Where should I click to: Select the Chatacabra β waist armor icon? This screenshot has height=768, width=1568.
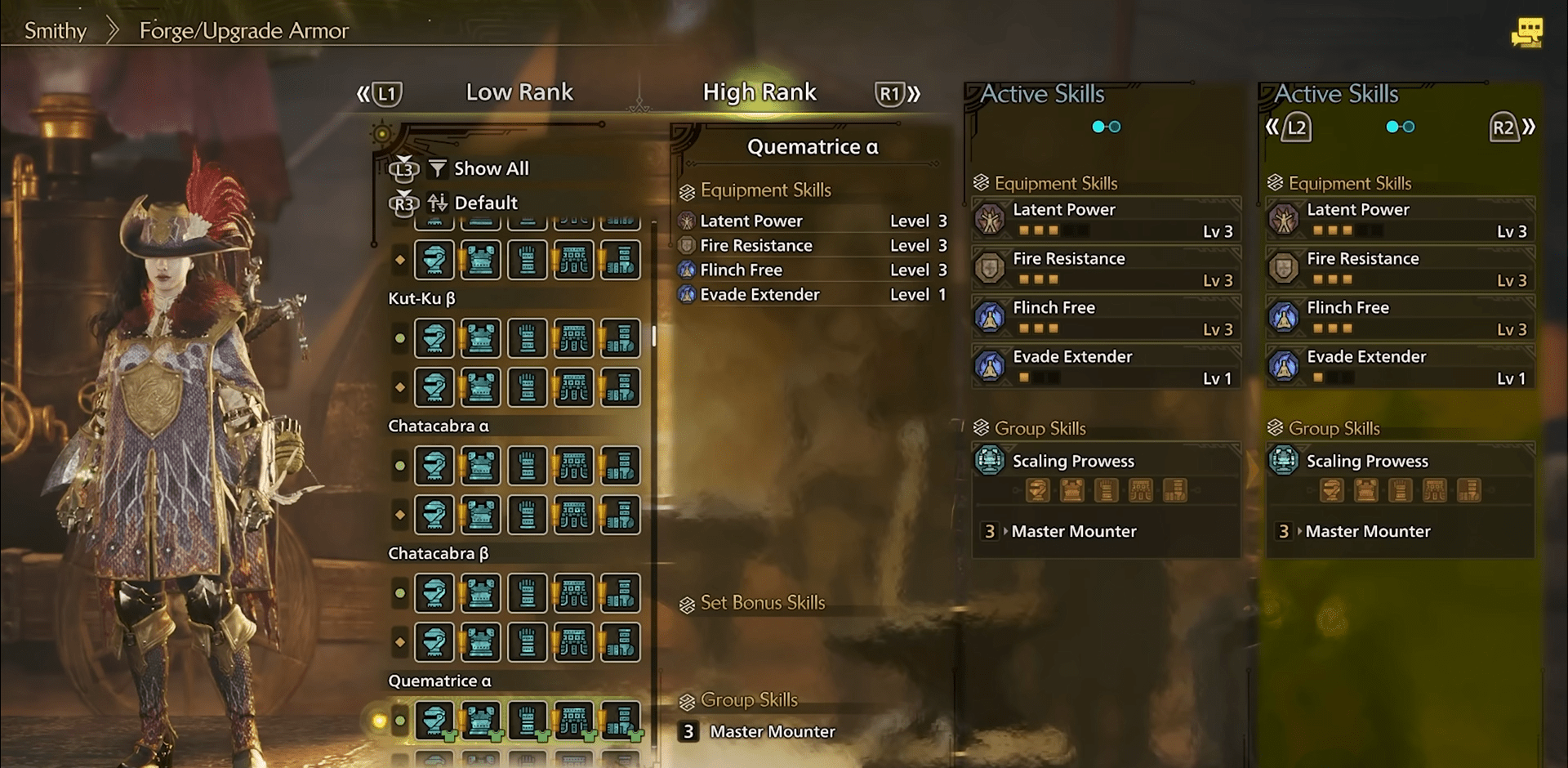573,593
